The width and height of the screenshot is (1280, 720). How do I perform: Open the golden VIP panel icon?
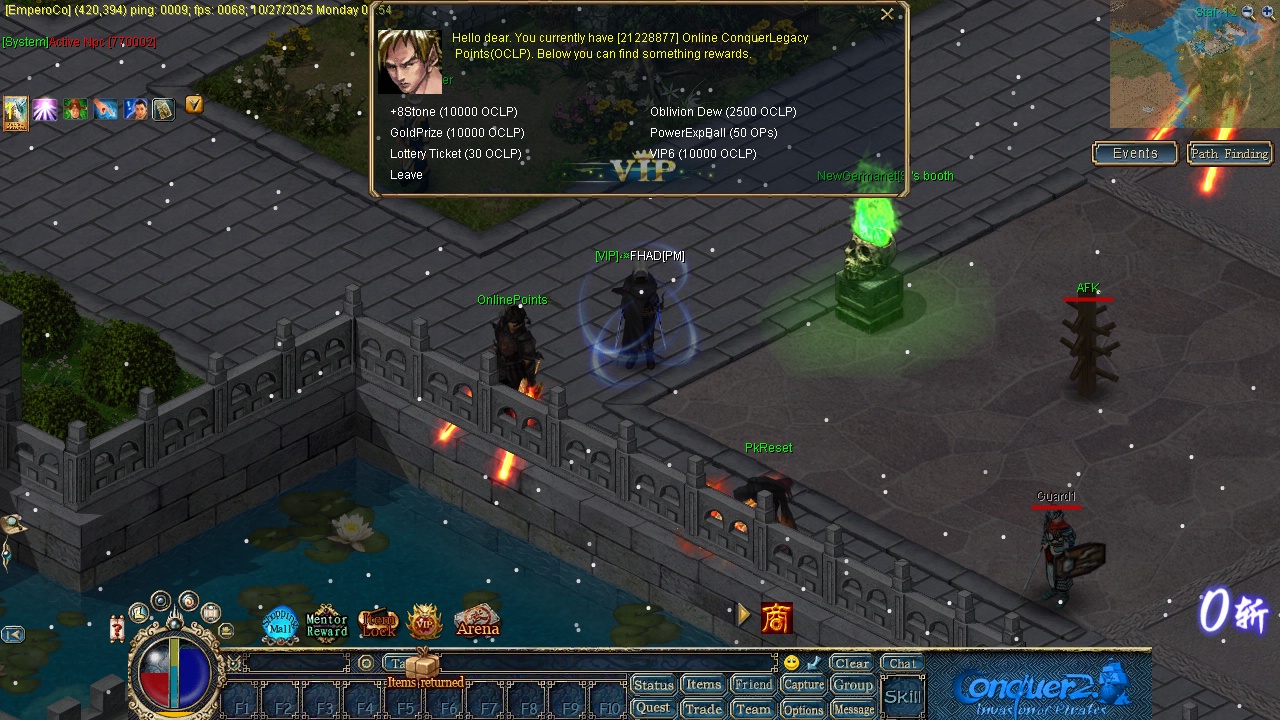(423, 620)
